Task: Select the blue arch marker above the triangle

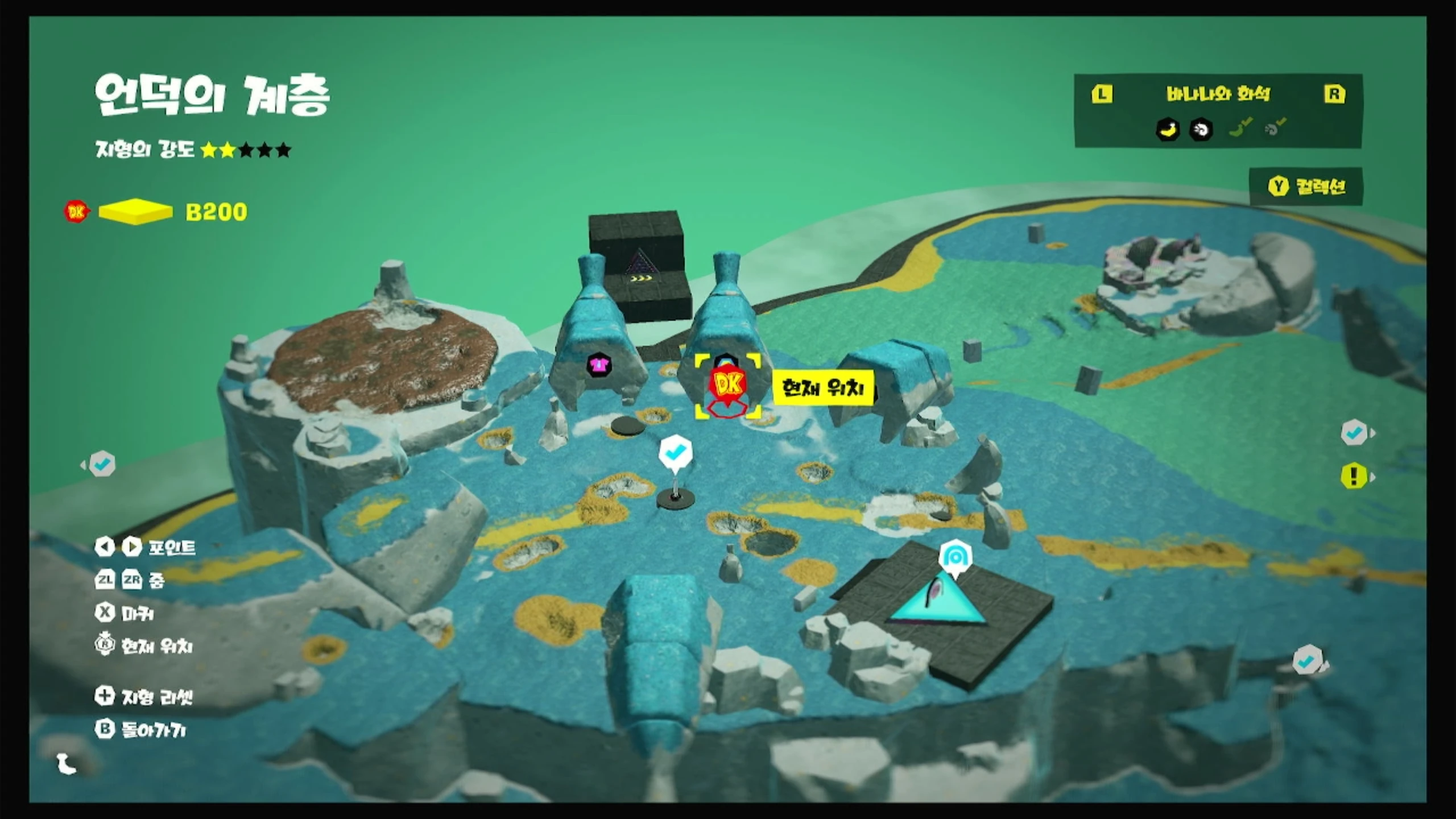Action: click(955, 557)
